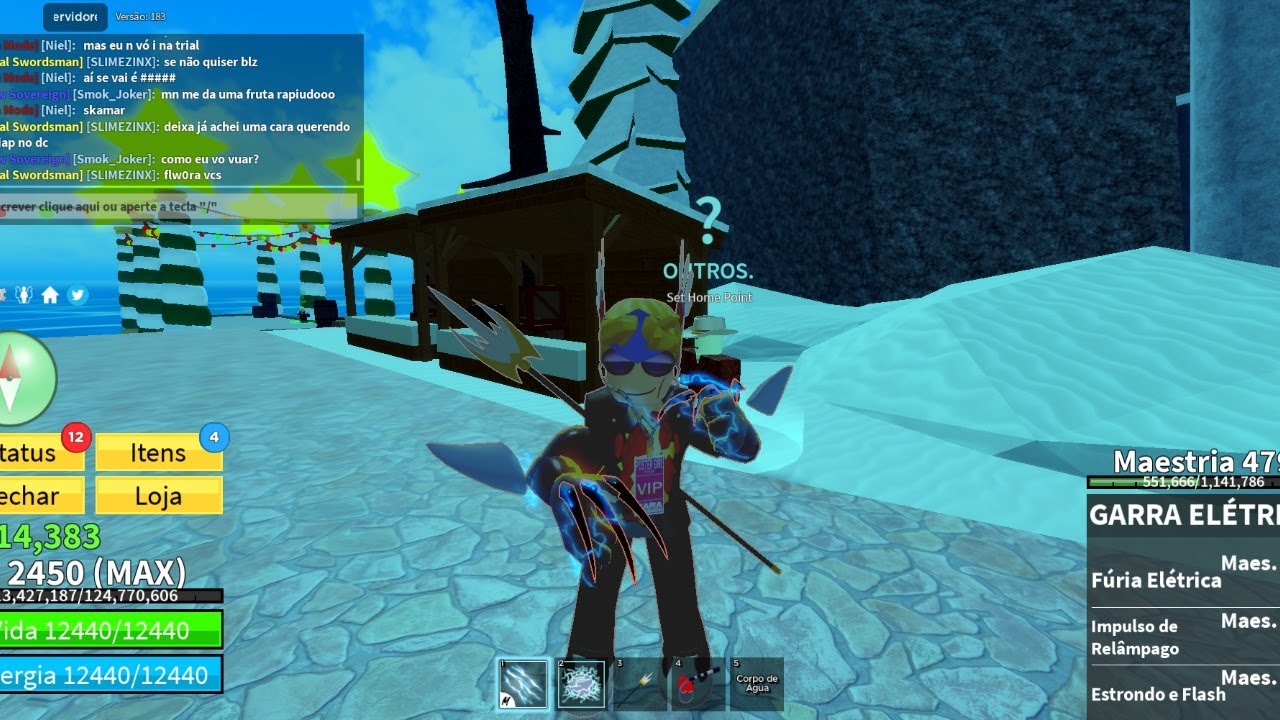Click the white house home icon
This screenshot has height=720, width=1280.
coord(50,295)
